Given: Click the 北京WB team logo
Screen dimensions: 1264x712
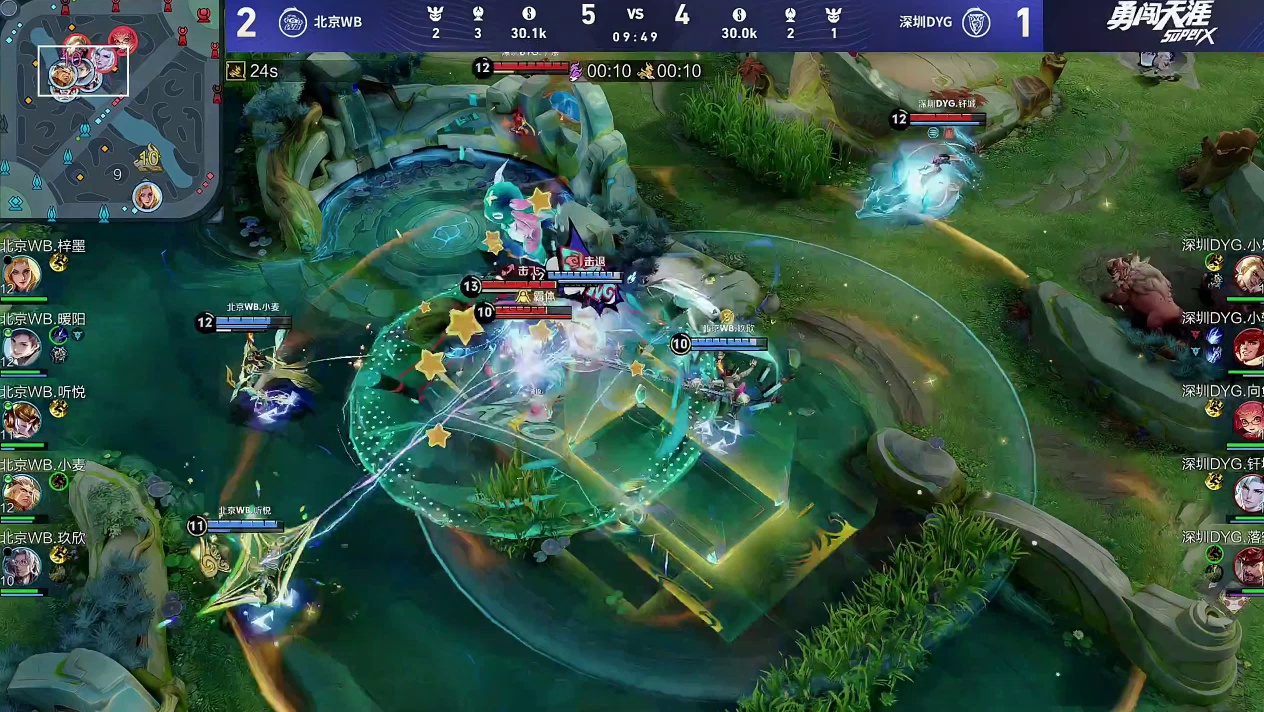Looking at the screenshot, I should click(292, 22).
